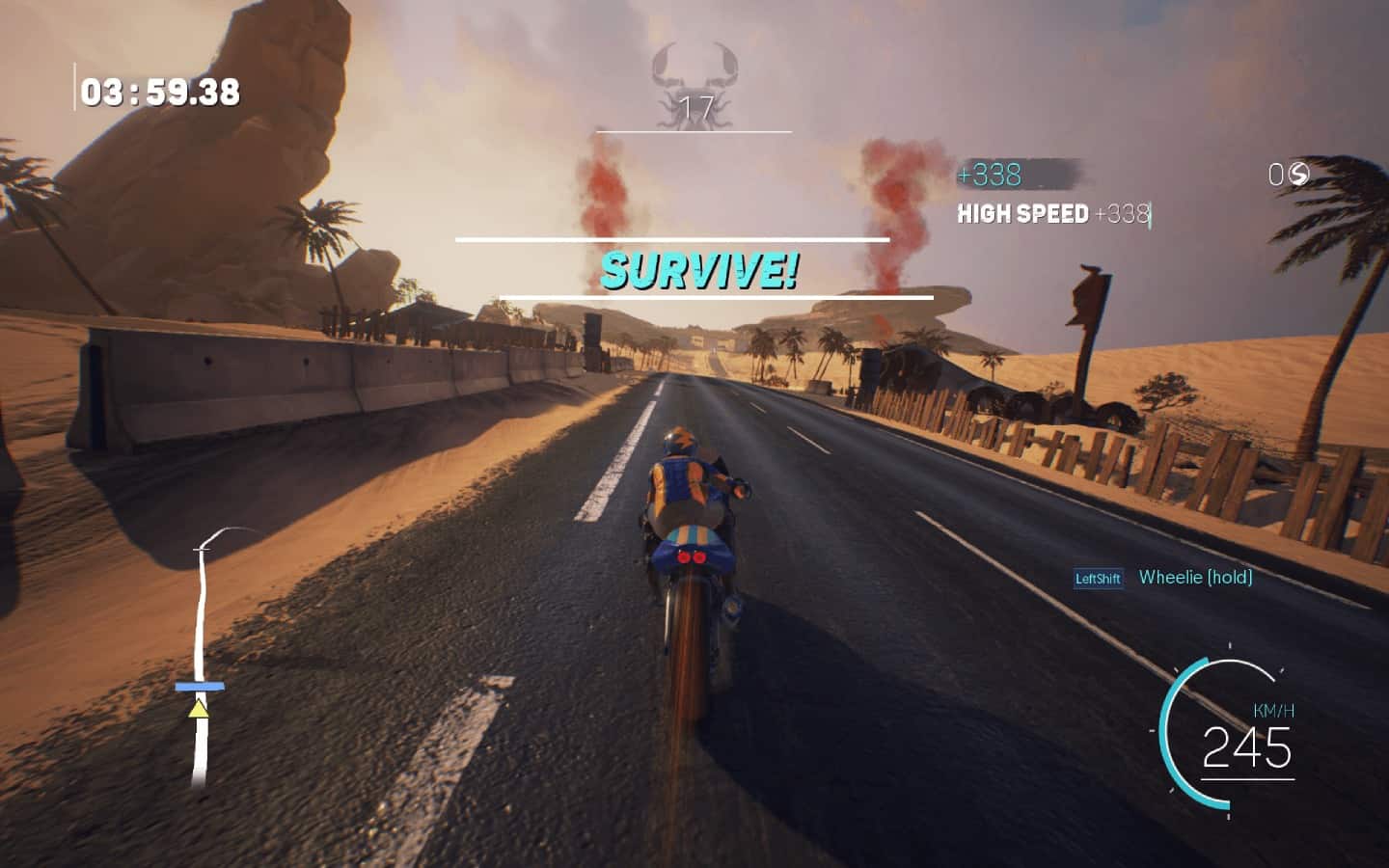Viewport: 1389px width, 868px height.
Task: Click the blue checkpoint bar on track map
Action: tap(200, 687)
